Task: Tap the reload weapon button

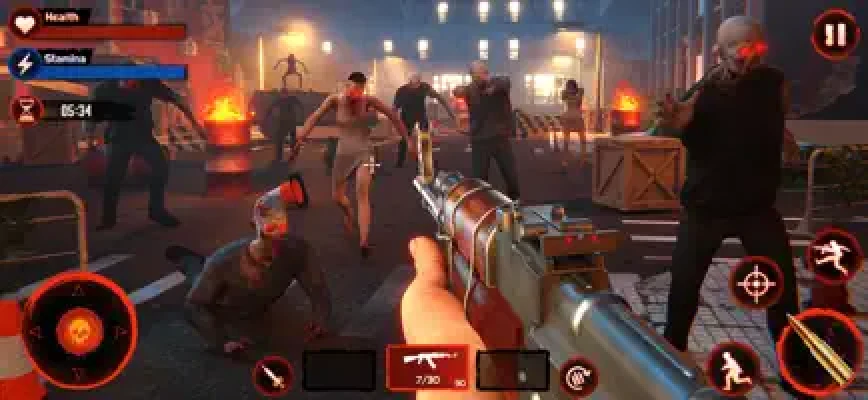Action: point(579,376)
